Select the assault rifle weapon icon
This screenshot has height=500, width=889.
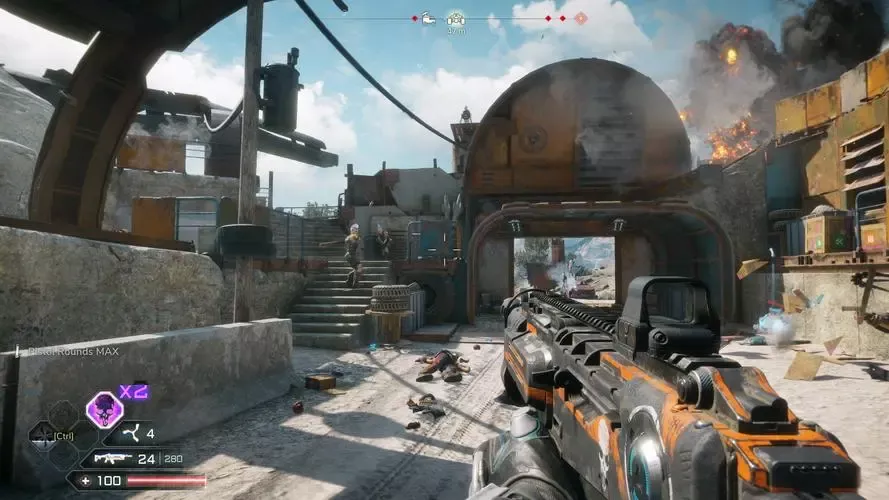click(112, 459)
